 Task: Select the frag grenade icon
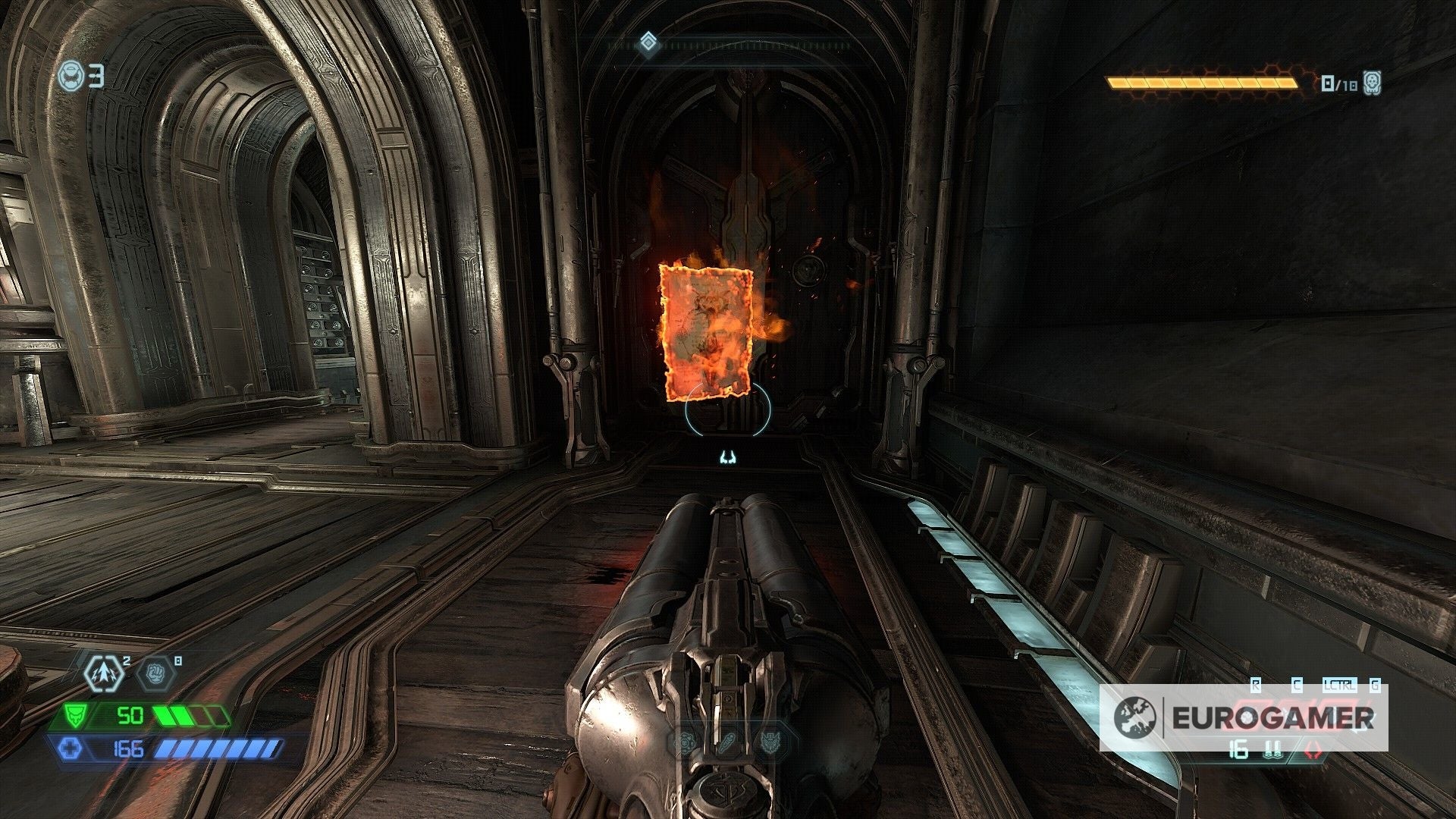coord(106,674)
